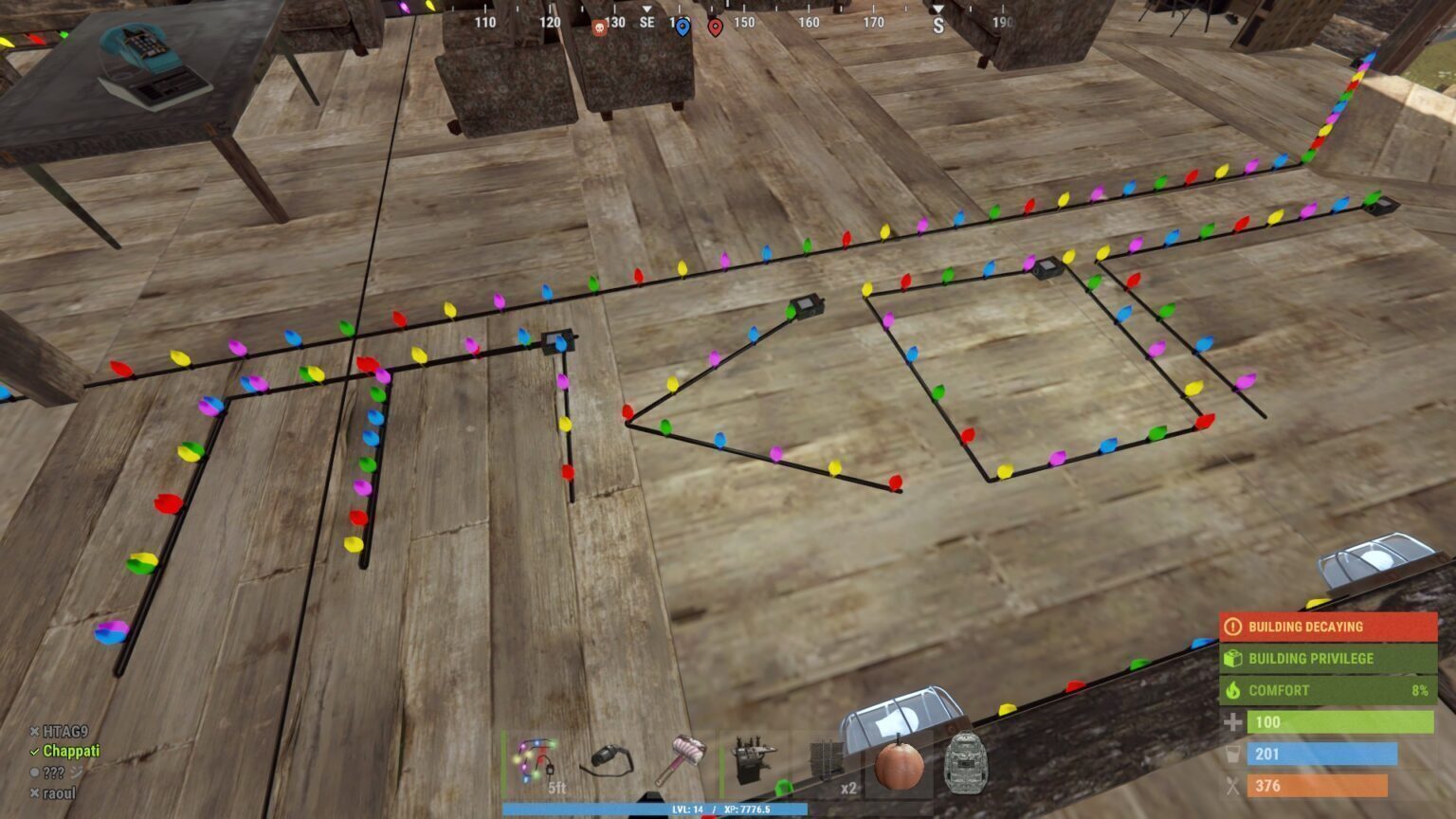Image resolution: width=1456 pixels, height=819 pixels.
Task: Select the workbench item in hotbar
Action: pyautogui.click(x=755, y=763)
